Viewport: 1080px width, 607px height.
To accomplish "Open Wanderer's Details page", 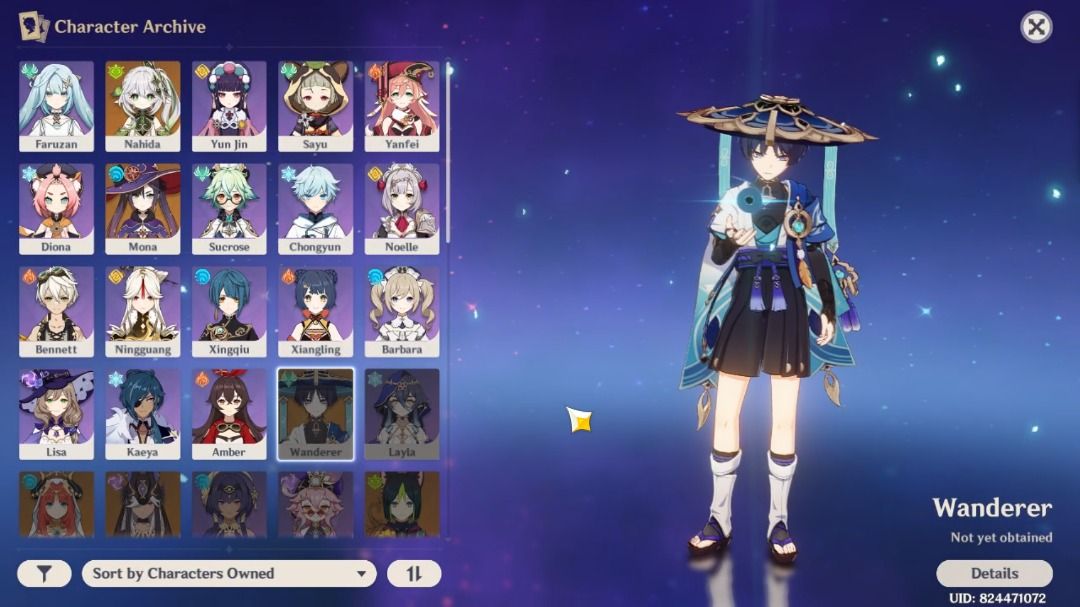I will (994, 573).
